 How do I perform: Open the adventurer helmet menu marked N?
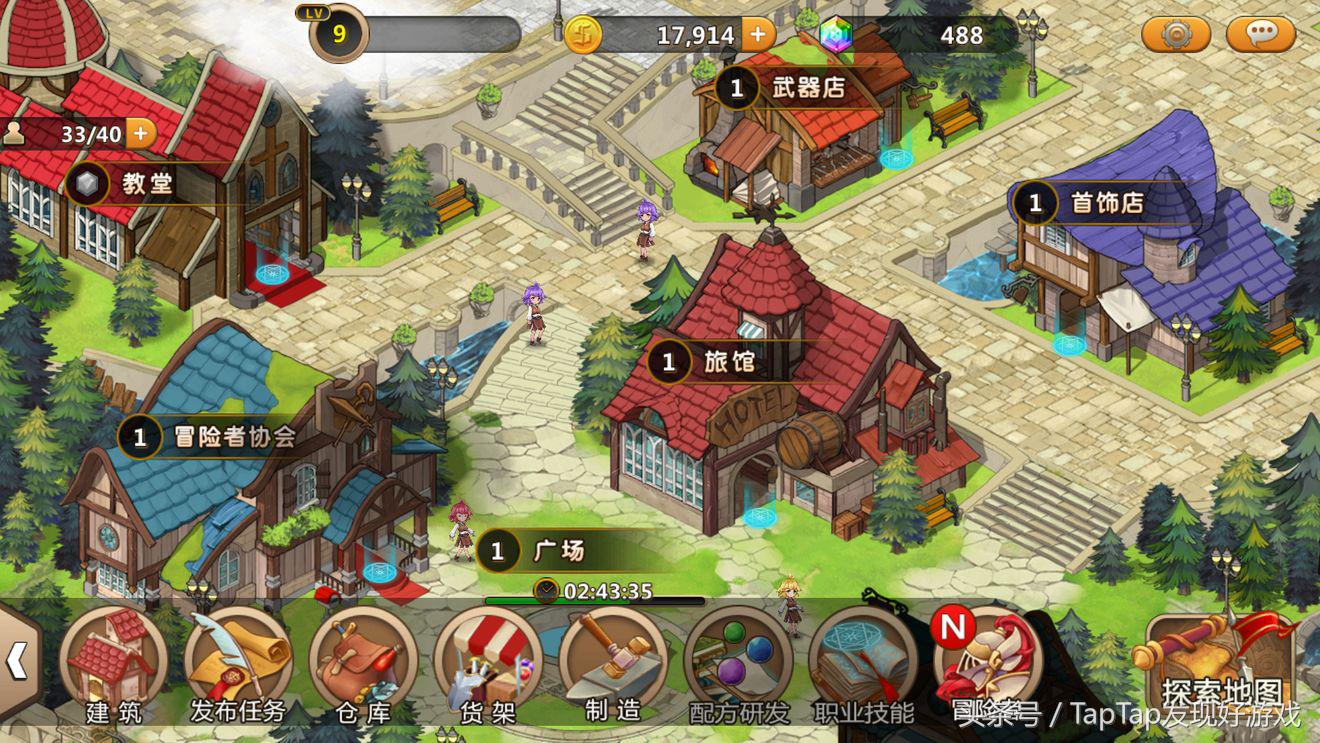pyautogui.click(x=986, y=662)
